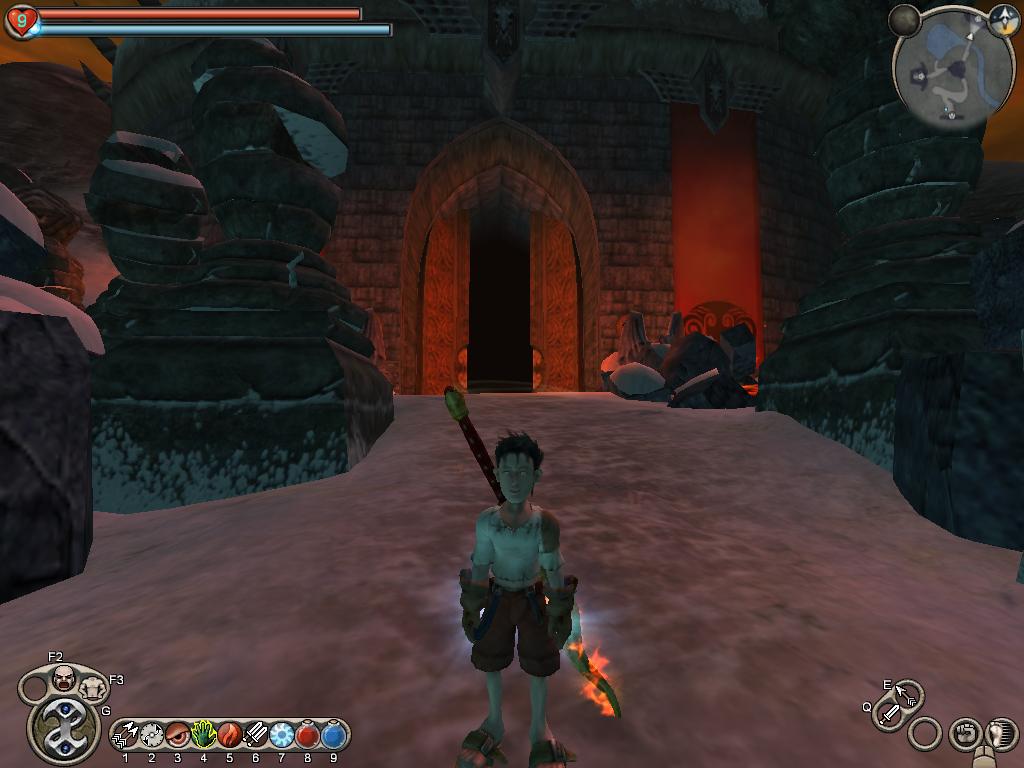1024x768 pixels.
Task: Open the silver swirl guild seal
Action: tap(62, 730)
